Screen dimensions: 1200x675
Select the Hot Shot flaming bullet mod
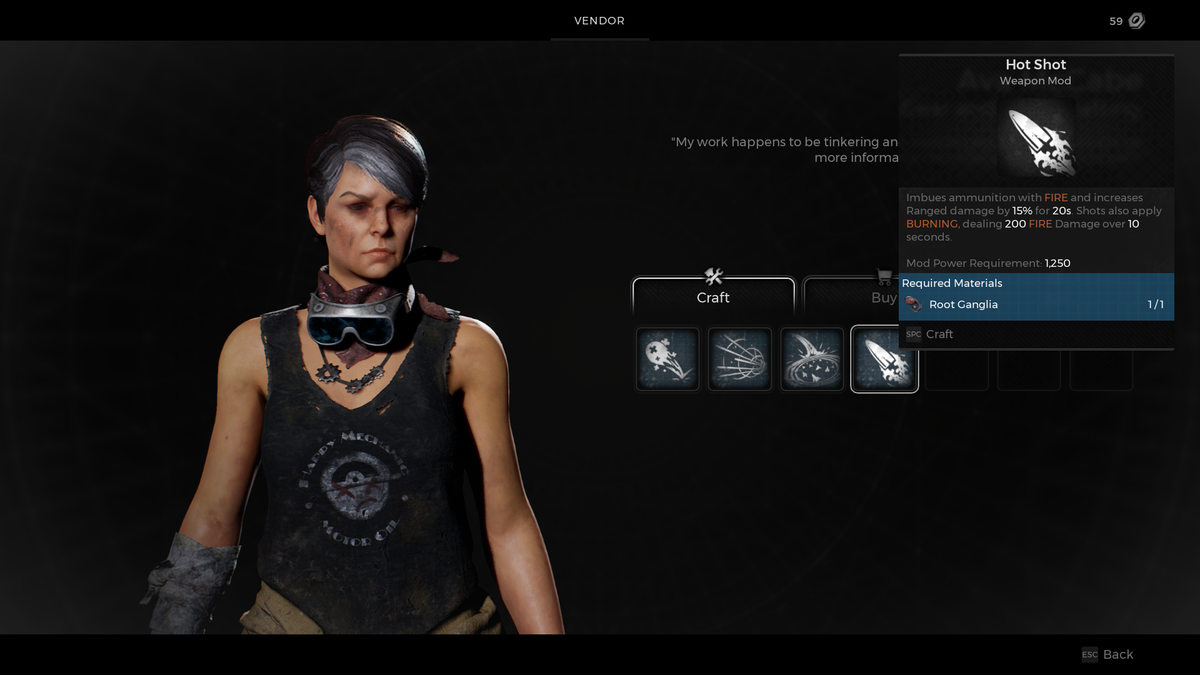[x=884, y=359]
